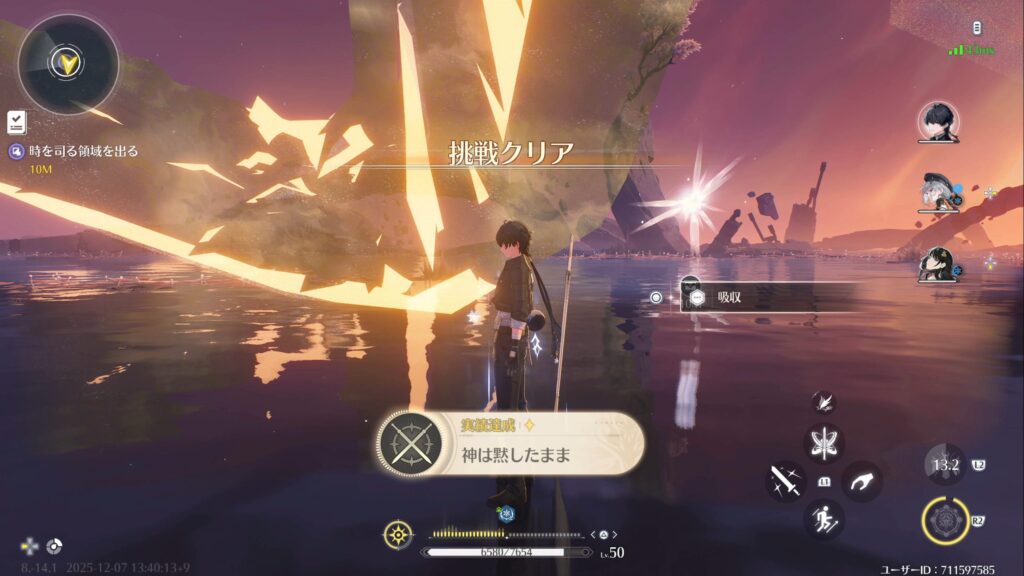Activate the yellow-ringed ultimate icon
1024x576 pixels.
pyautogui.click(x=946, y=520)
